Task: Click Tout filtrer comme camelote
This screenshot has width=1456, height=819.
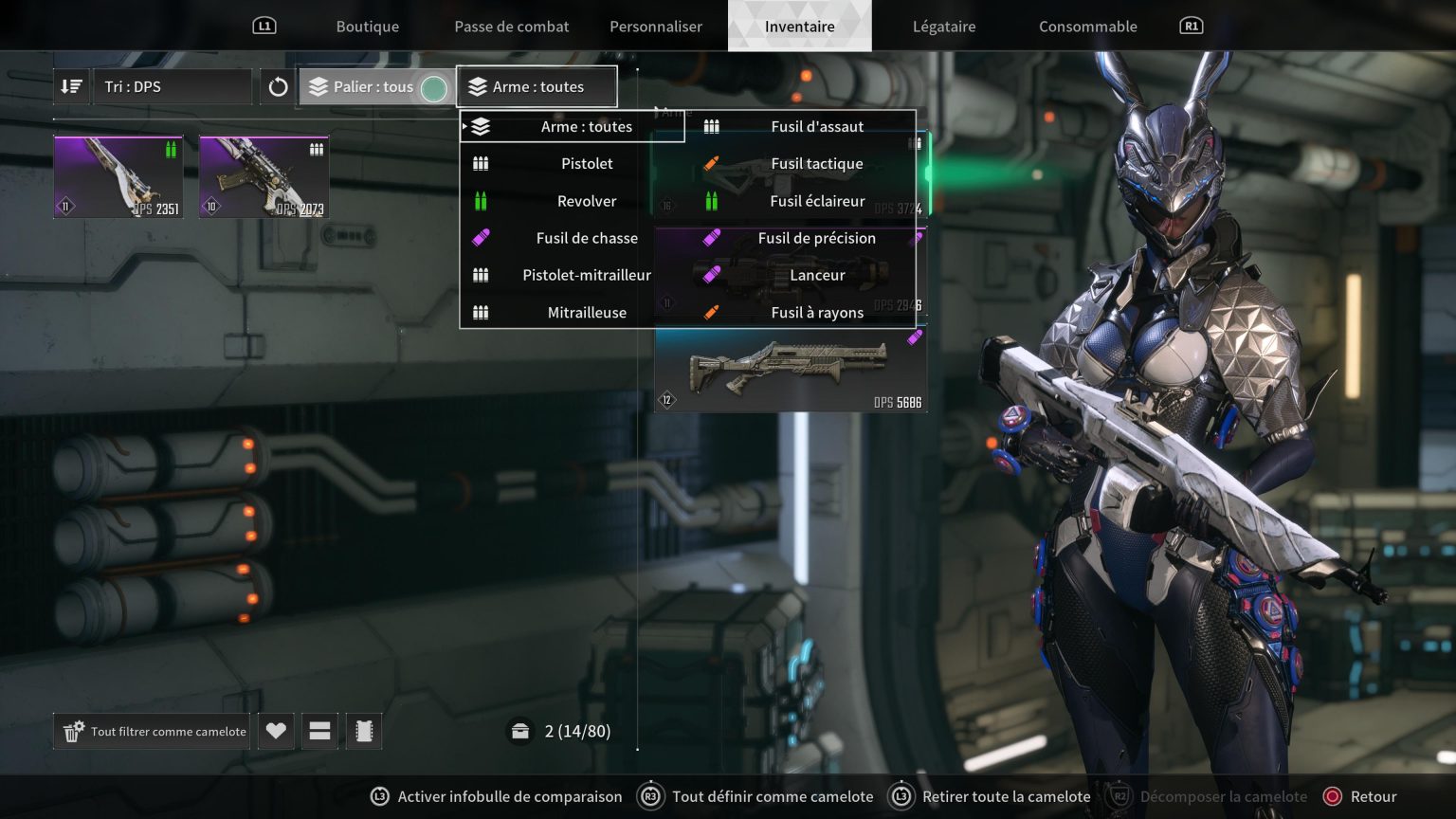Action: point(153,732)
